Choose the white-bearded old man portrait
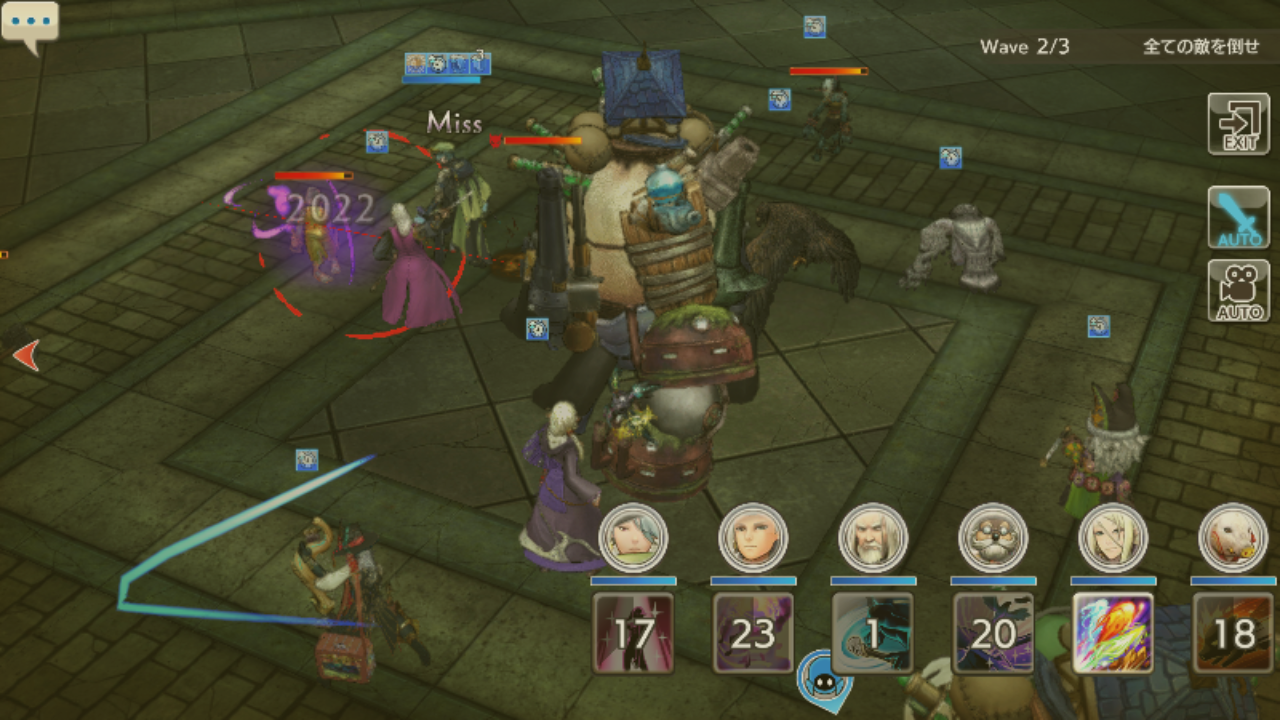The height and width of the screenshot is (720, 1280). pyautogui.click(x=873, y=537)
